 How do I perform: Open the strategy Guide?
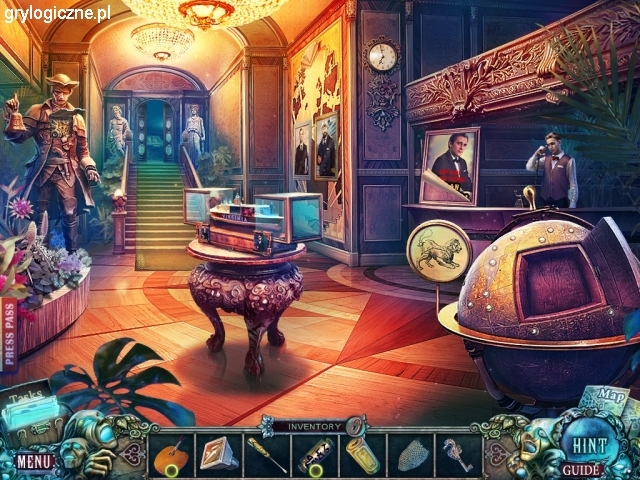click(x=581, y=469)
